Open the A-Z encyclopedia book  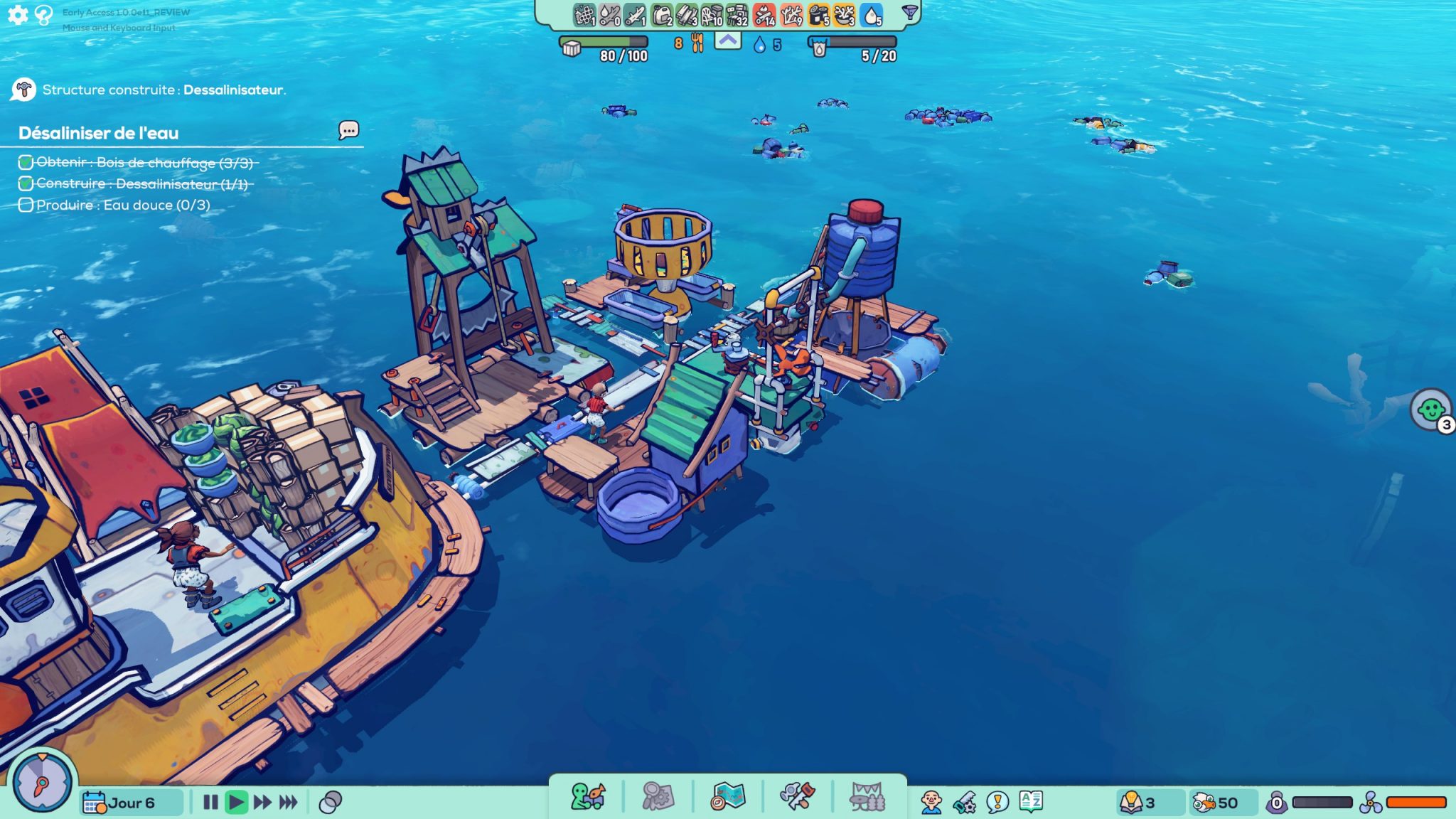coord(1030,802)
